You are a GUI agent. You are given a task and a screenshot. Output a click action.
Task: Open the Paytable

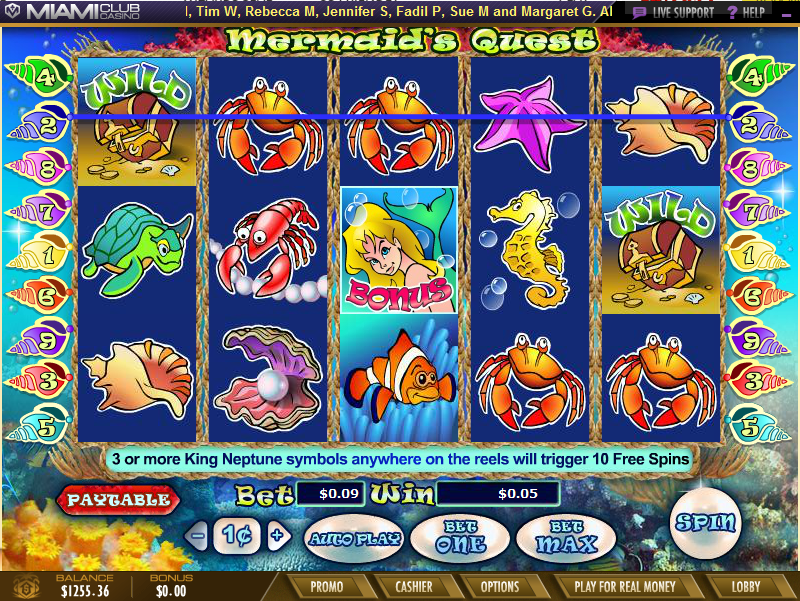tap(118, 498)
